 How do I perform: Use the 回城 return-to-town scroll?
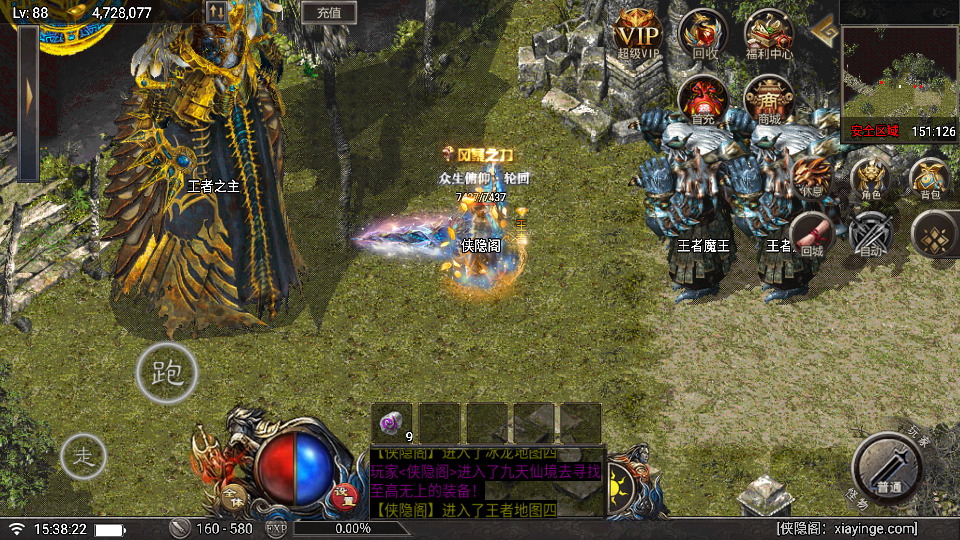[811, 235]
